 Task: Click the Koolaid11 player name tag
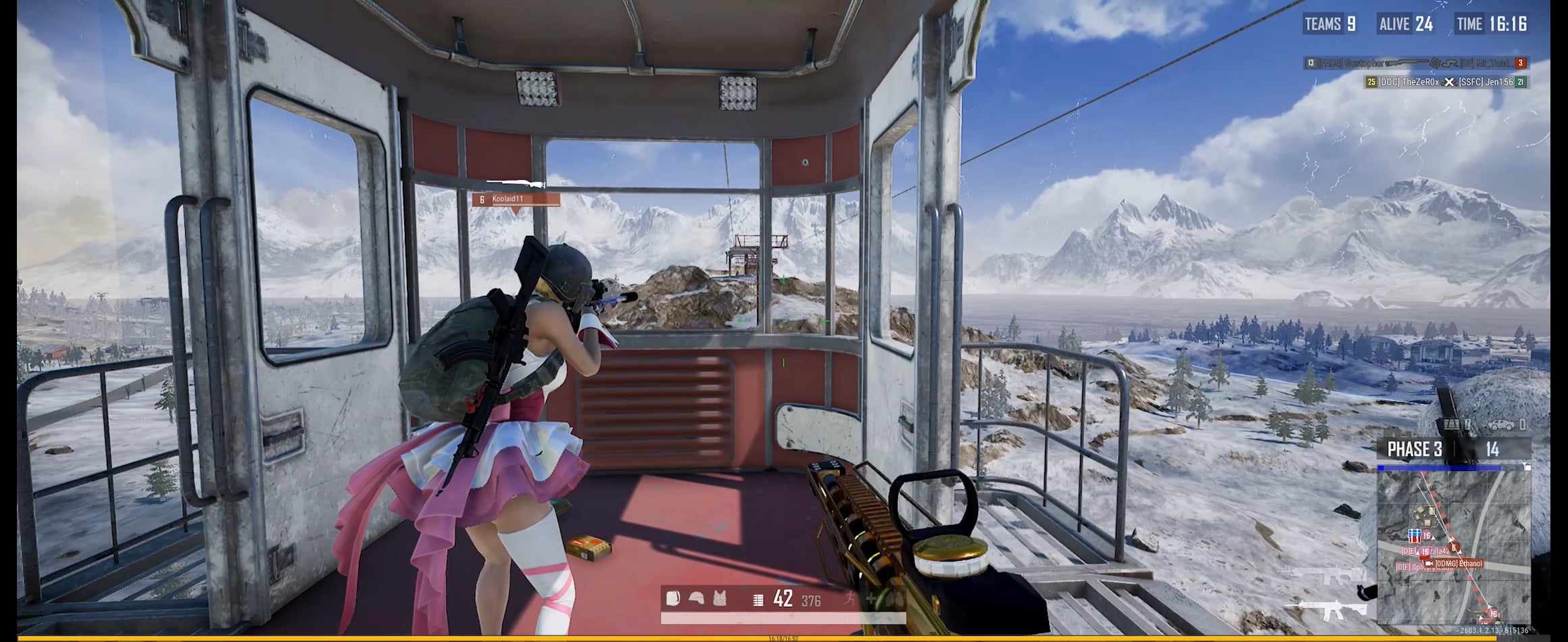(516, 199)
